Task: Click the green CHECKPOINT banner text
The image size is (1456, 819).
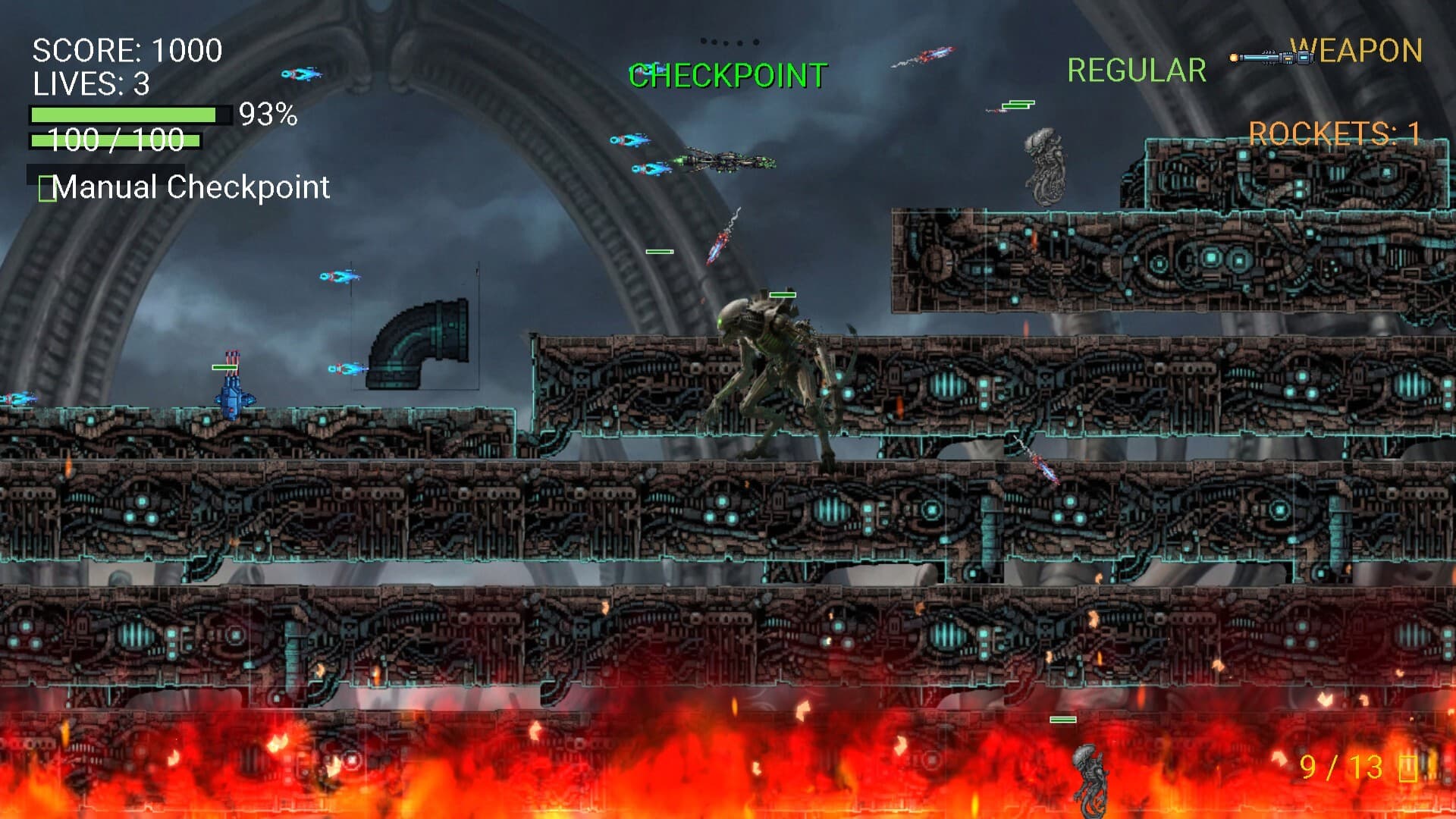Action: [x=726, y=76]
